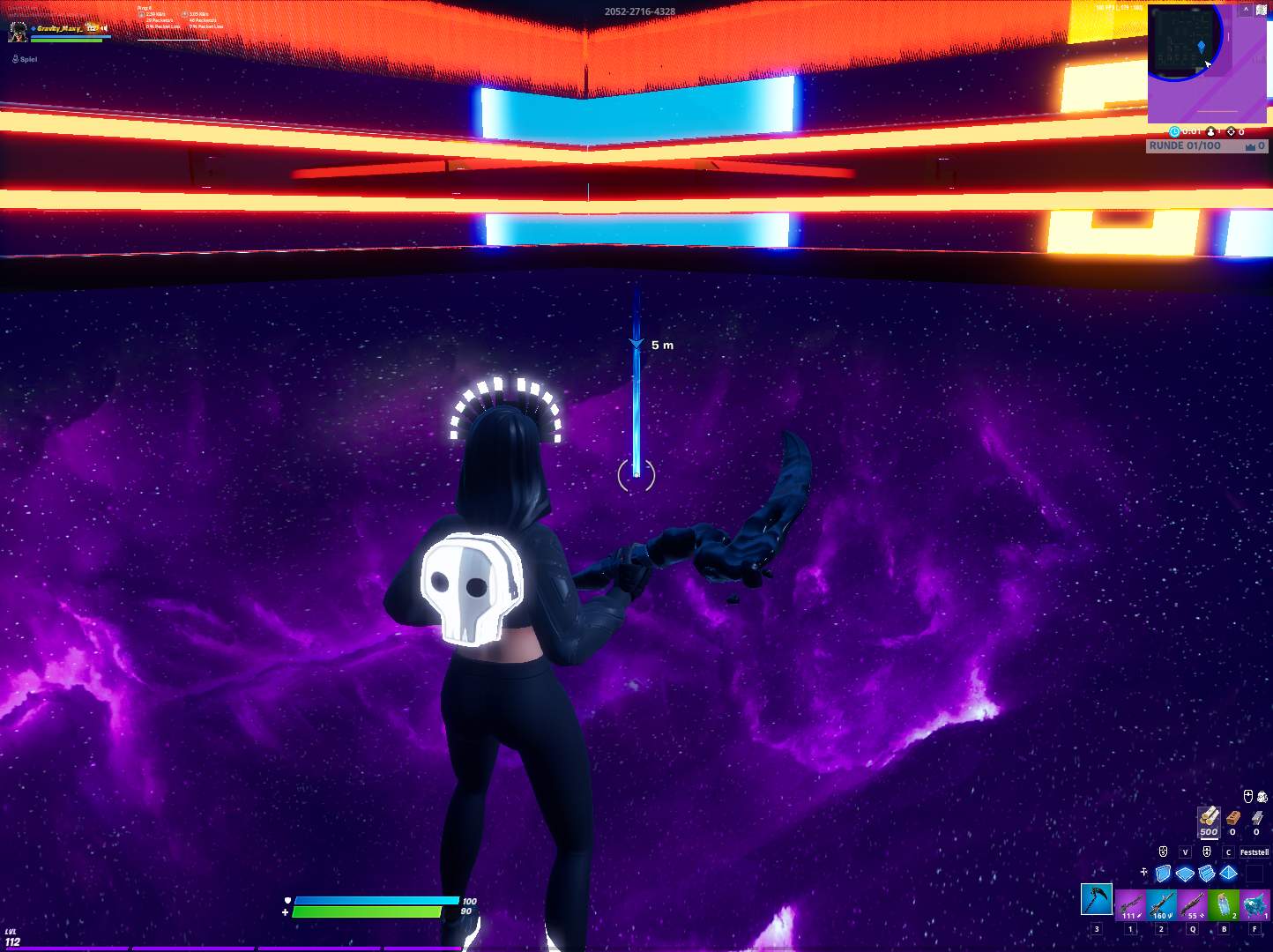Select the stairs build piece icon

(1207, 873)
